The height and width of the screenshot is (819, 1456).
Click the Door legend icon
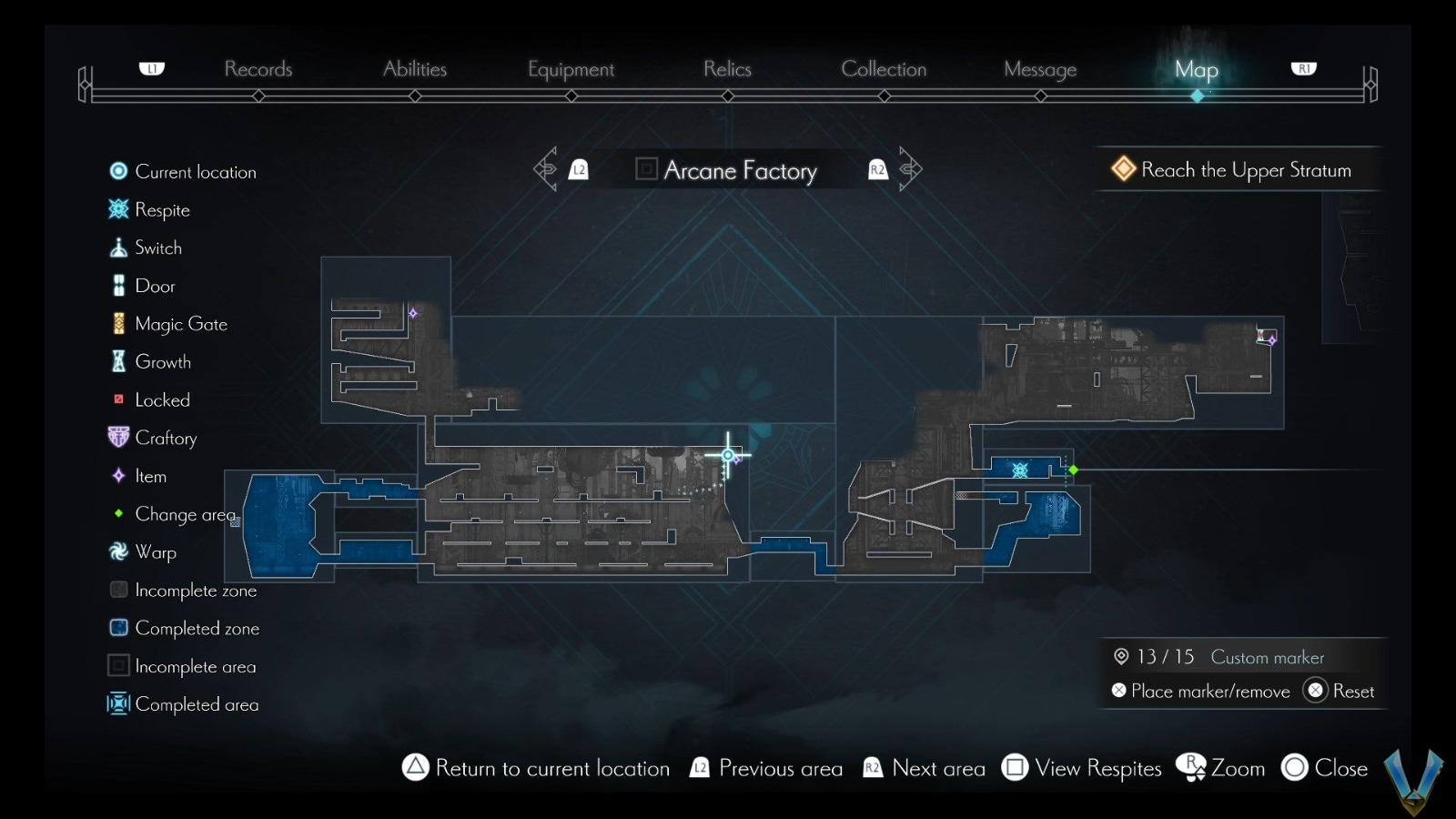tap(118, 285)
